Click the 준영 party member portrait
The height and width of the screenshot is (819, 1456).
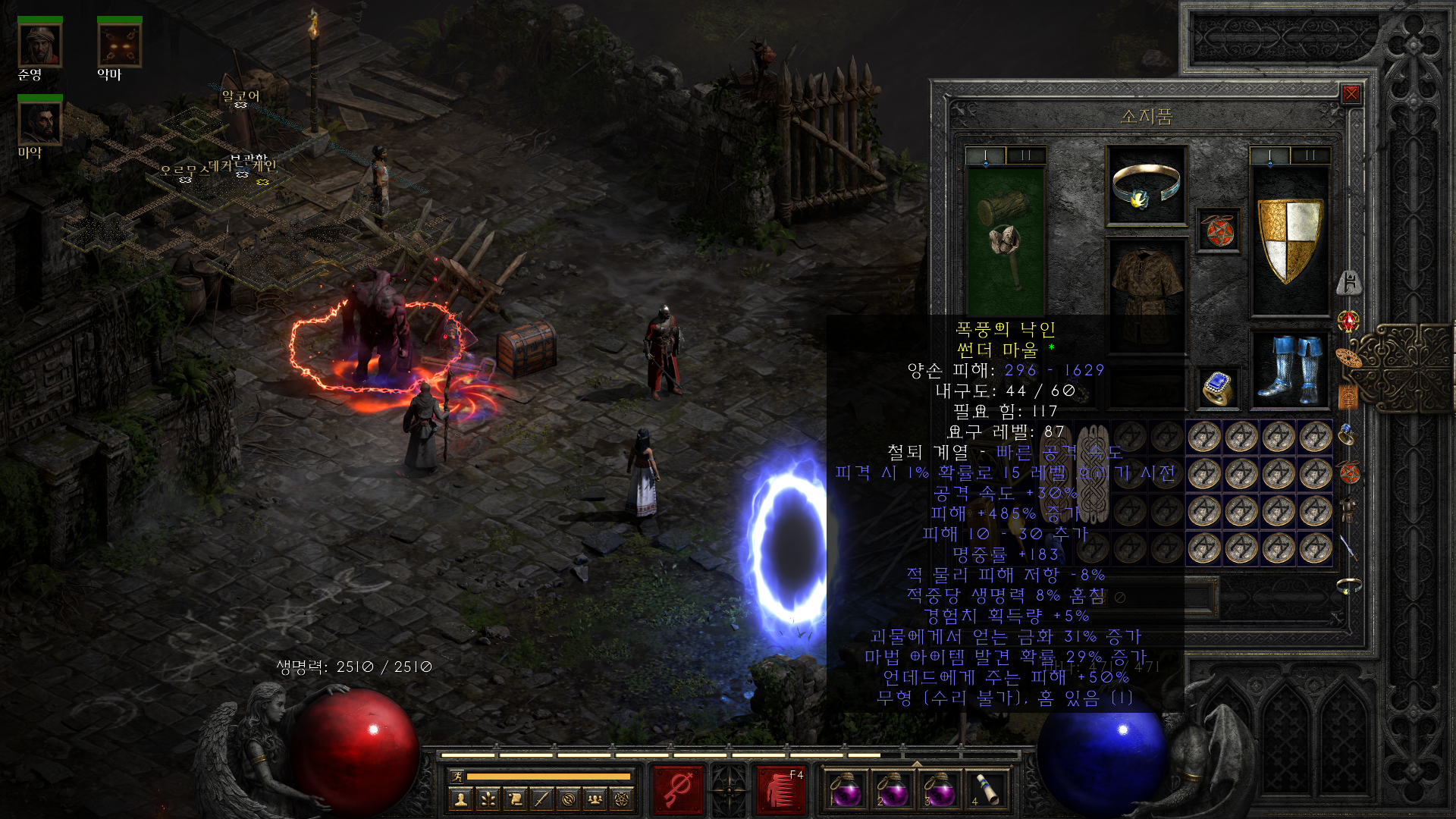tap(39, 45)
